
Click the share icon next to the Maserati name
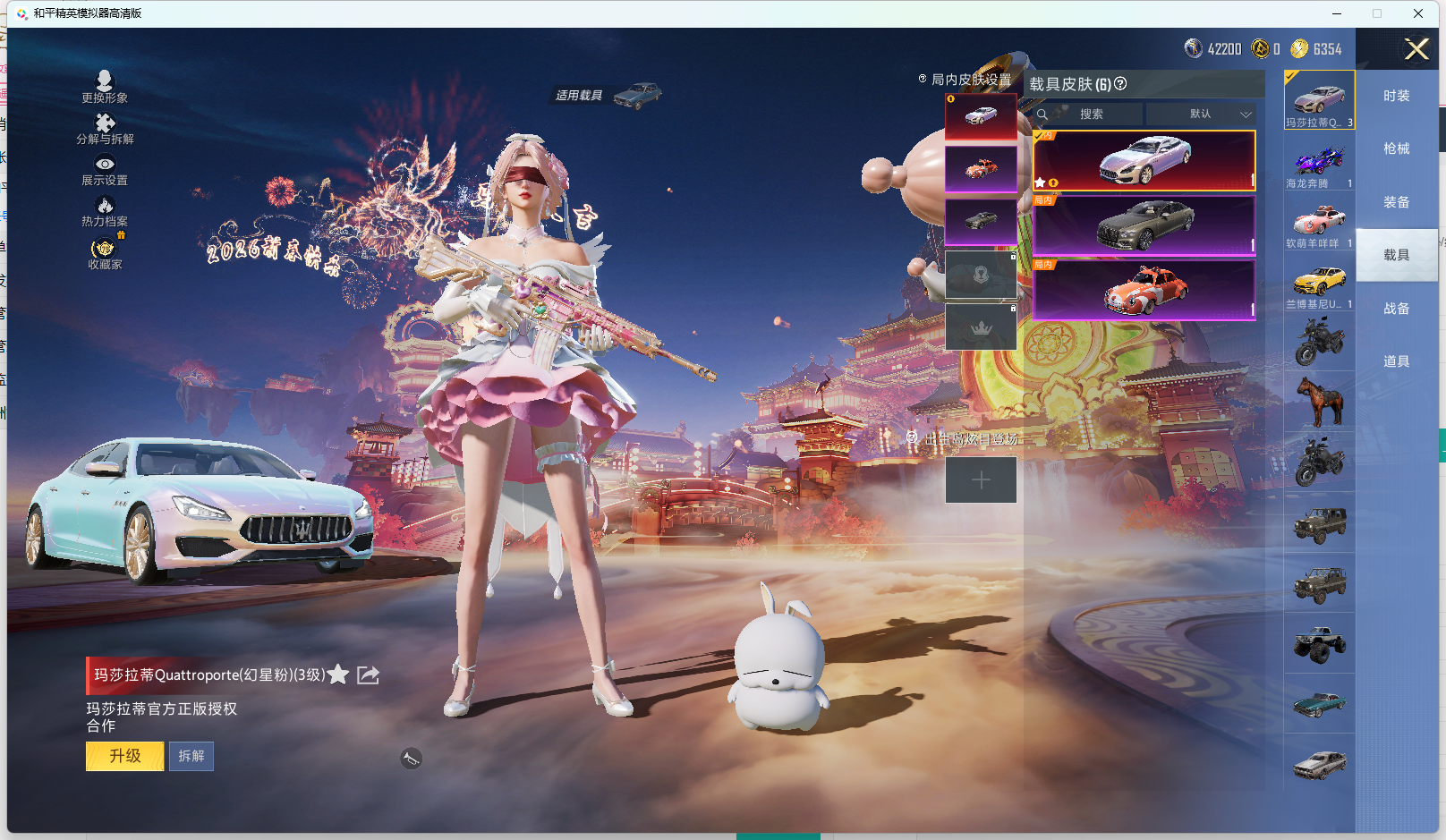(x=367, y=675)
